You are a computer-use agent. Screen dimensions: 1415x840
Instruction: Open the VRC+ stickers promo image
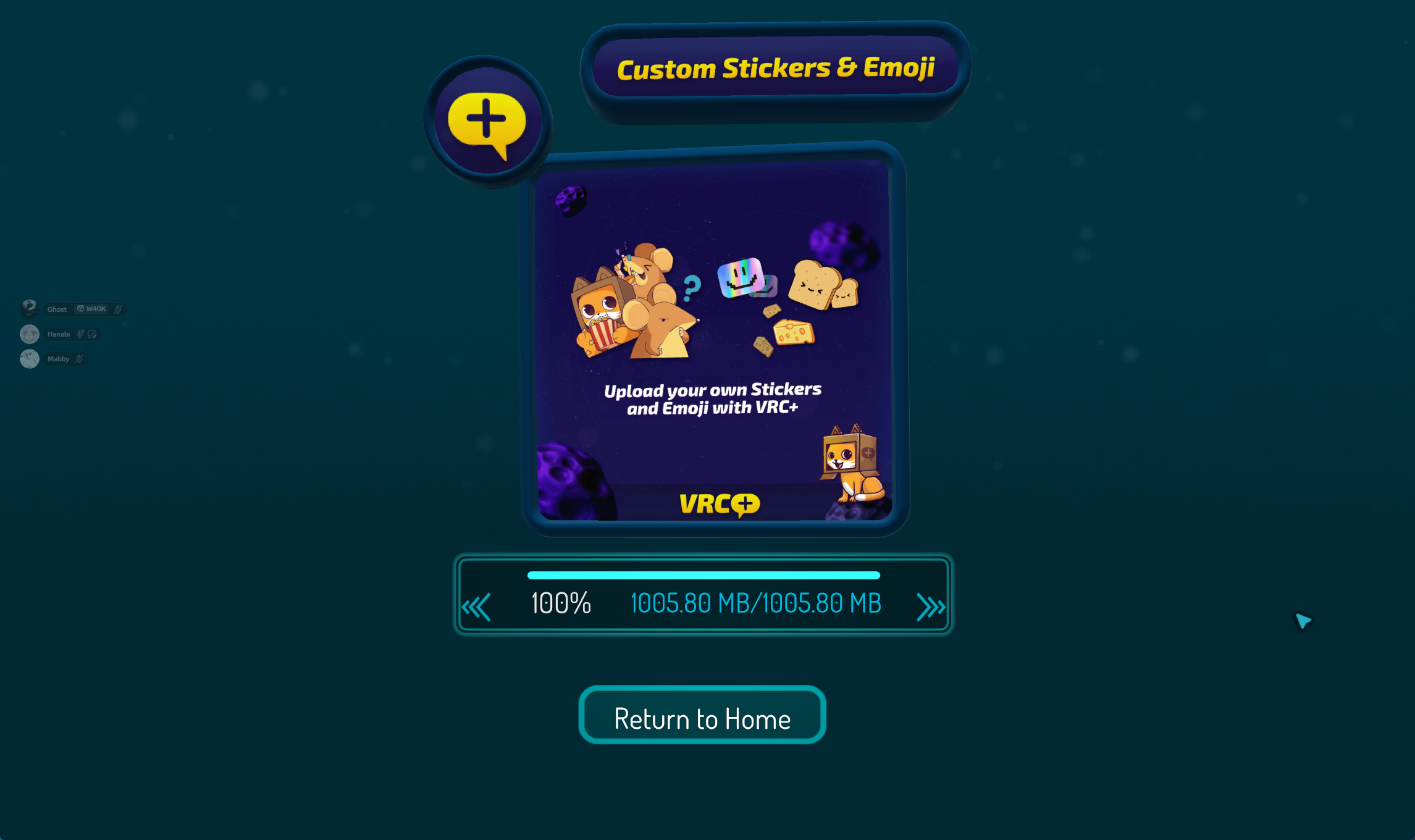coord(713,341)
